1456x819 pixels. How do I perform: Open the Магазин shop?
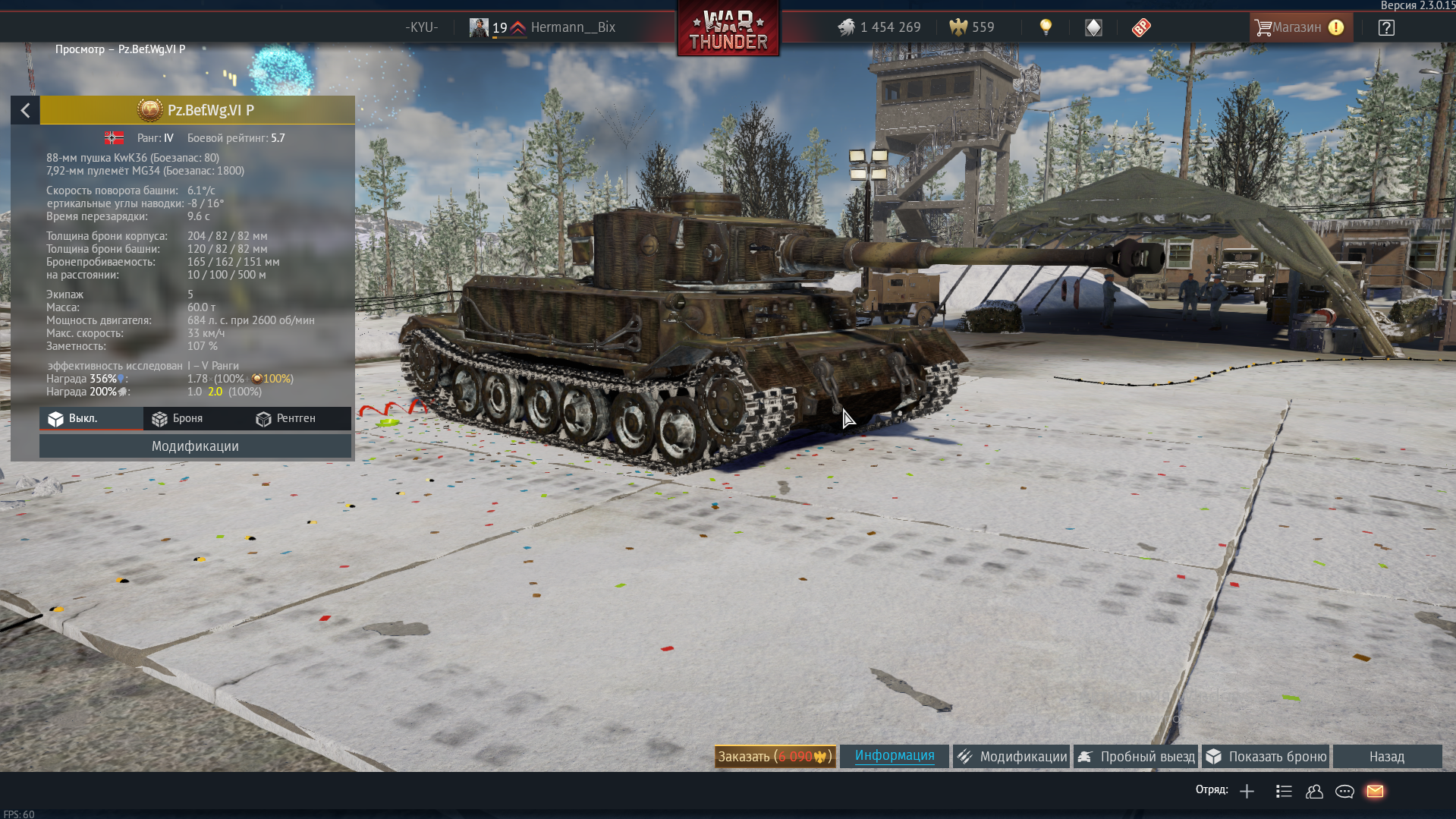(1299, 28)
